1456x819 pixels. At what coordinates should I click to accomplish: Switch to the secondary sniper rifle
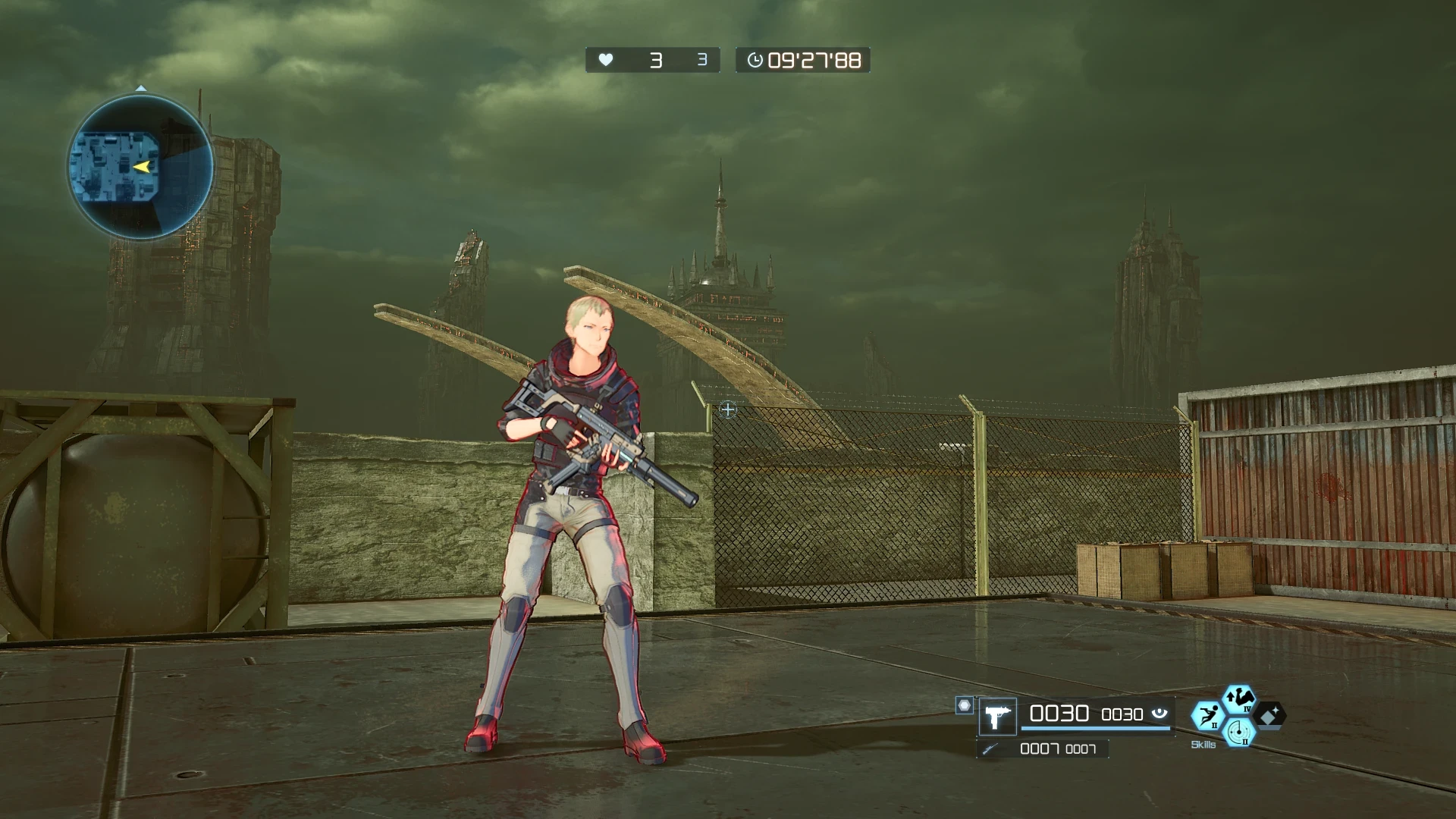pos(990,749)
